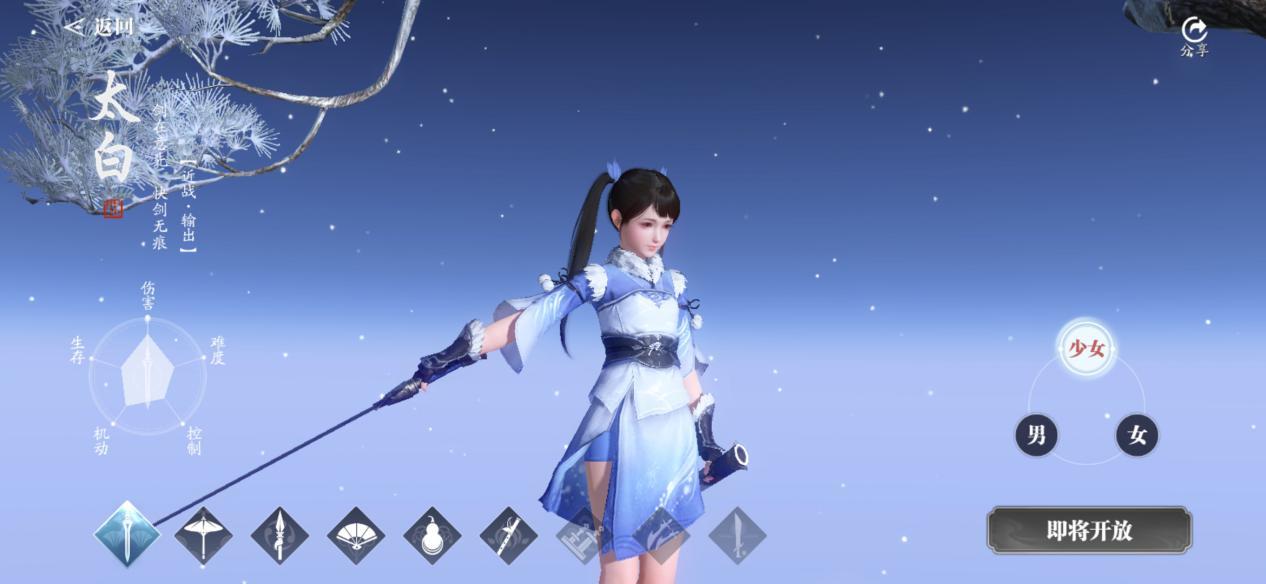Image resolution: width=1266 pixels, height=584 pixels.
Task: Choose the gourd class icon
Action: pyautogui.click(x=432, y=536)
